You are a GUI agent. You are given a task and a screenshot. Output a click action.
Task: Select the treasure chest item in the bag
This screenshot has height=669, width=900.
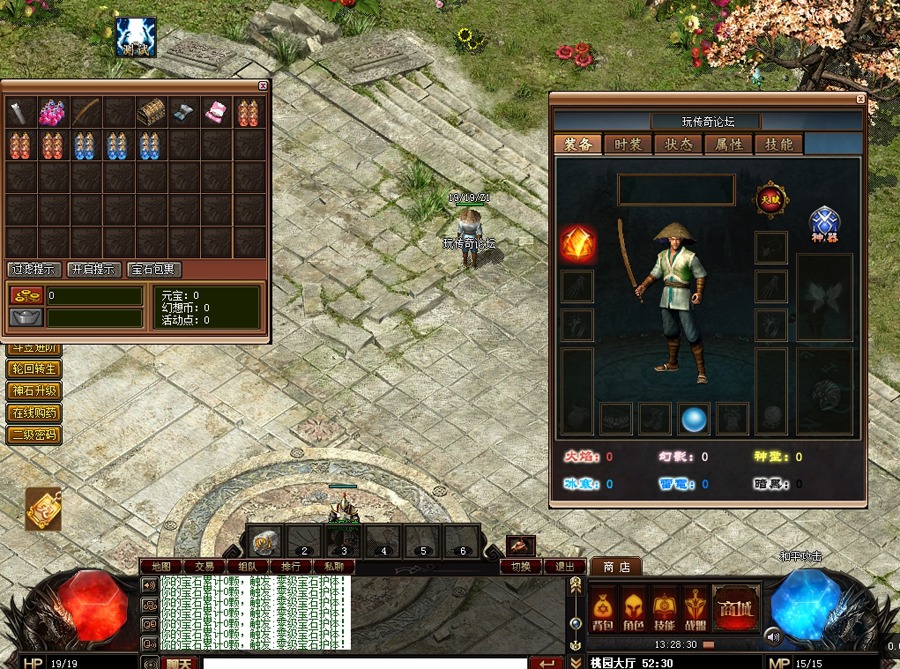(152, 111)
